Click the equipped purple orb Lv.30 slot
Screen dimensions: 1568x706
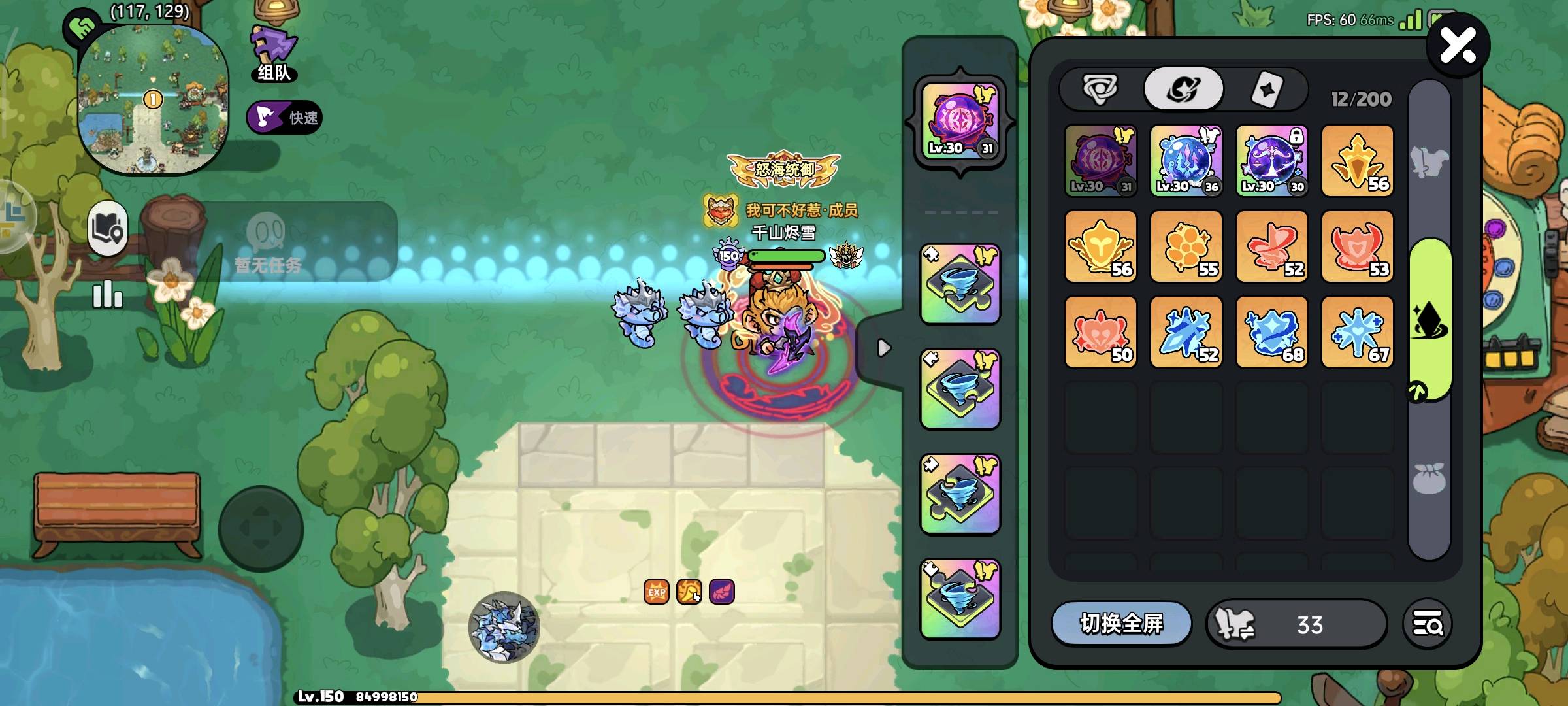[x=960, y=122]
